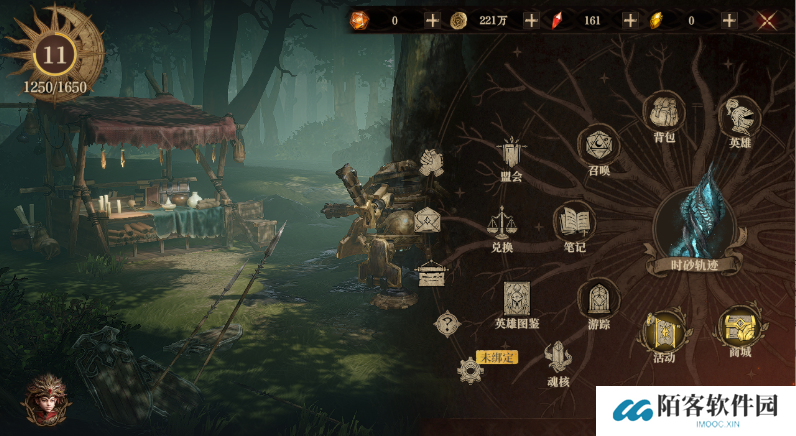Open the mail envelope icon
Image resolution: width=796 pixels, height=436 pixels.
[x=427, y=220]
